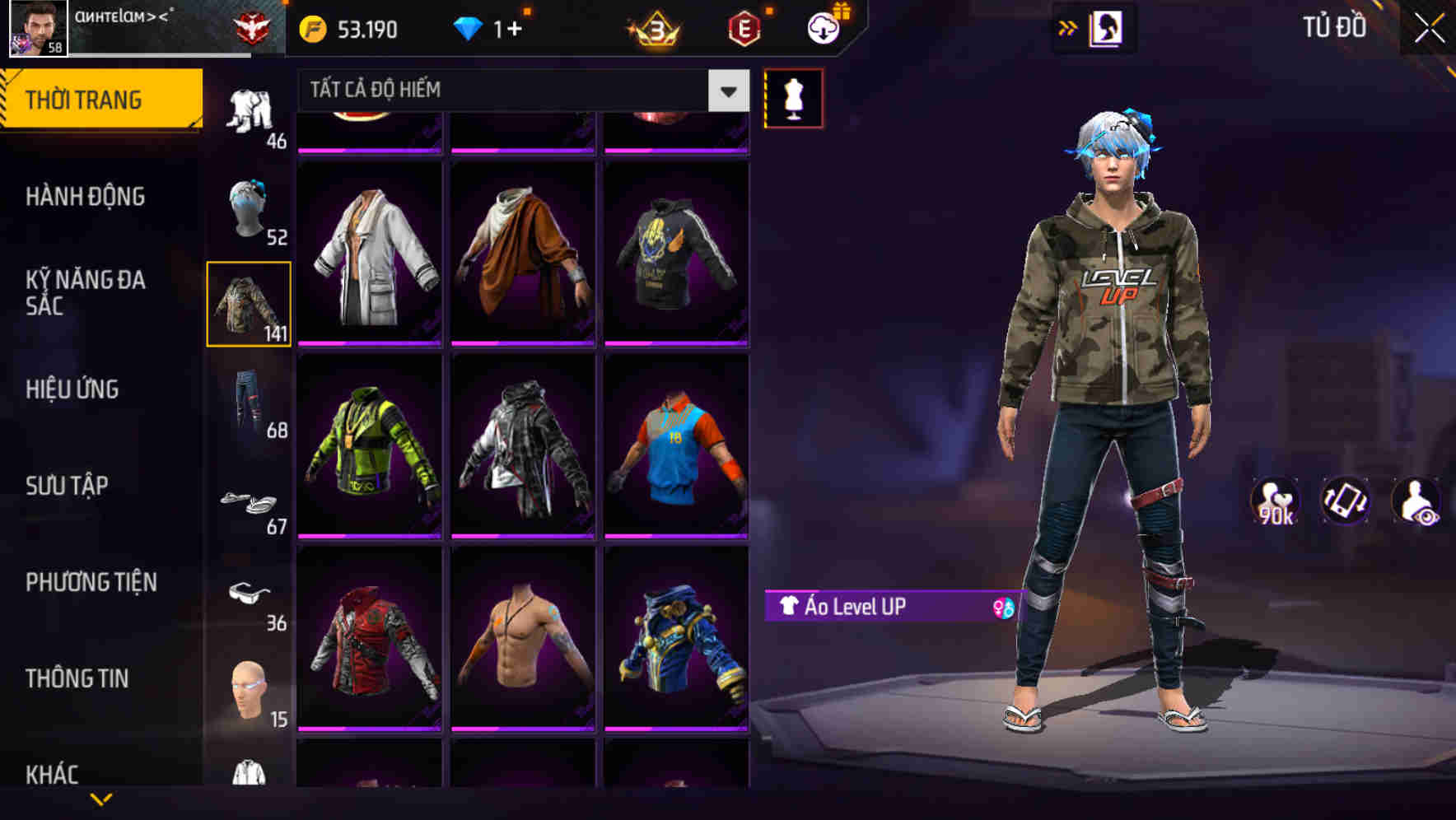The height and width of the screenshot is (820, 1456).
Task: Expand more categories via the bottom down chevron
Action: click(x=101, y=799)
